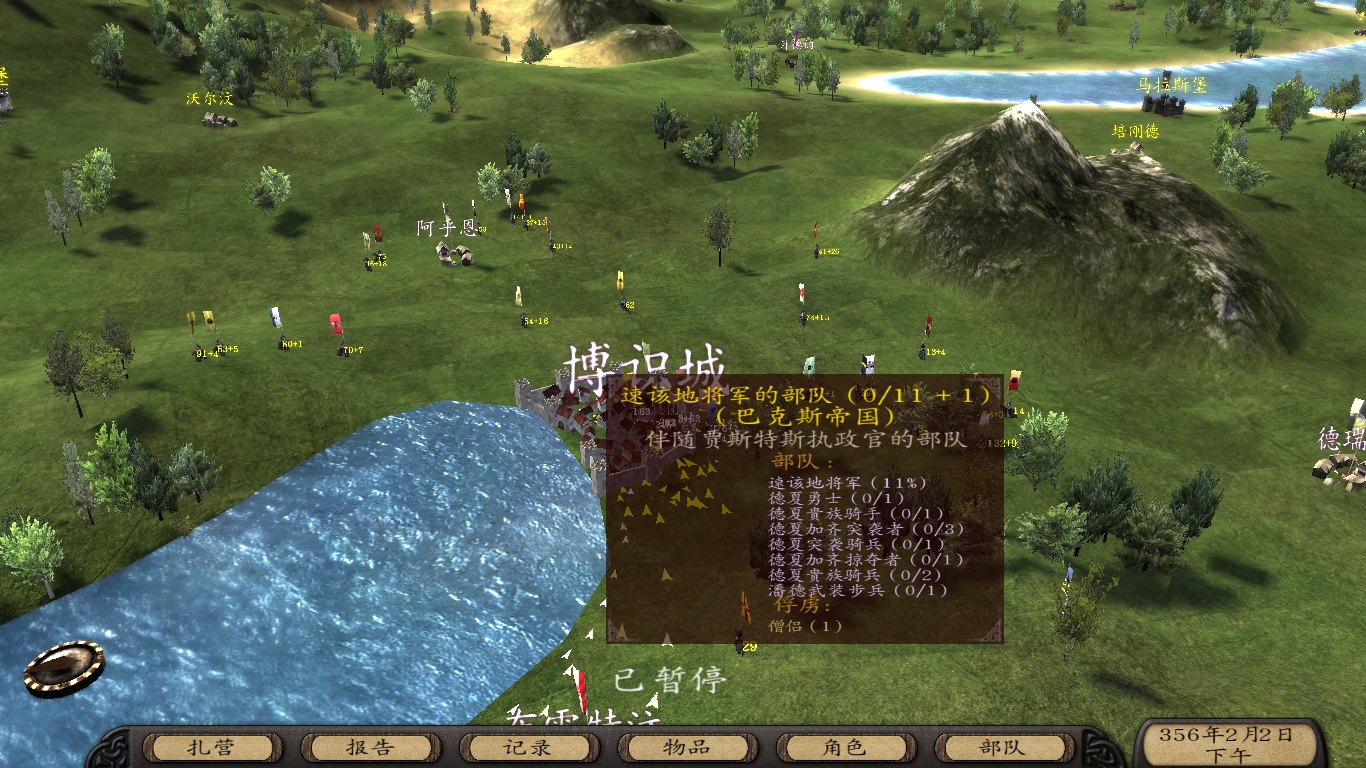The height and width of the screenshot is (768, 1366).
Task: Open the 物品 inventory
Action: click(x=685, y=747)
